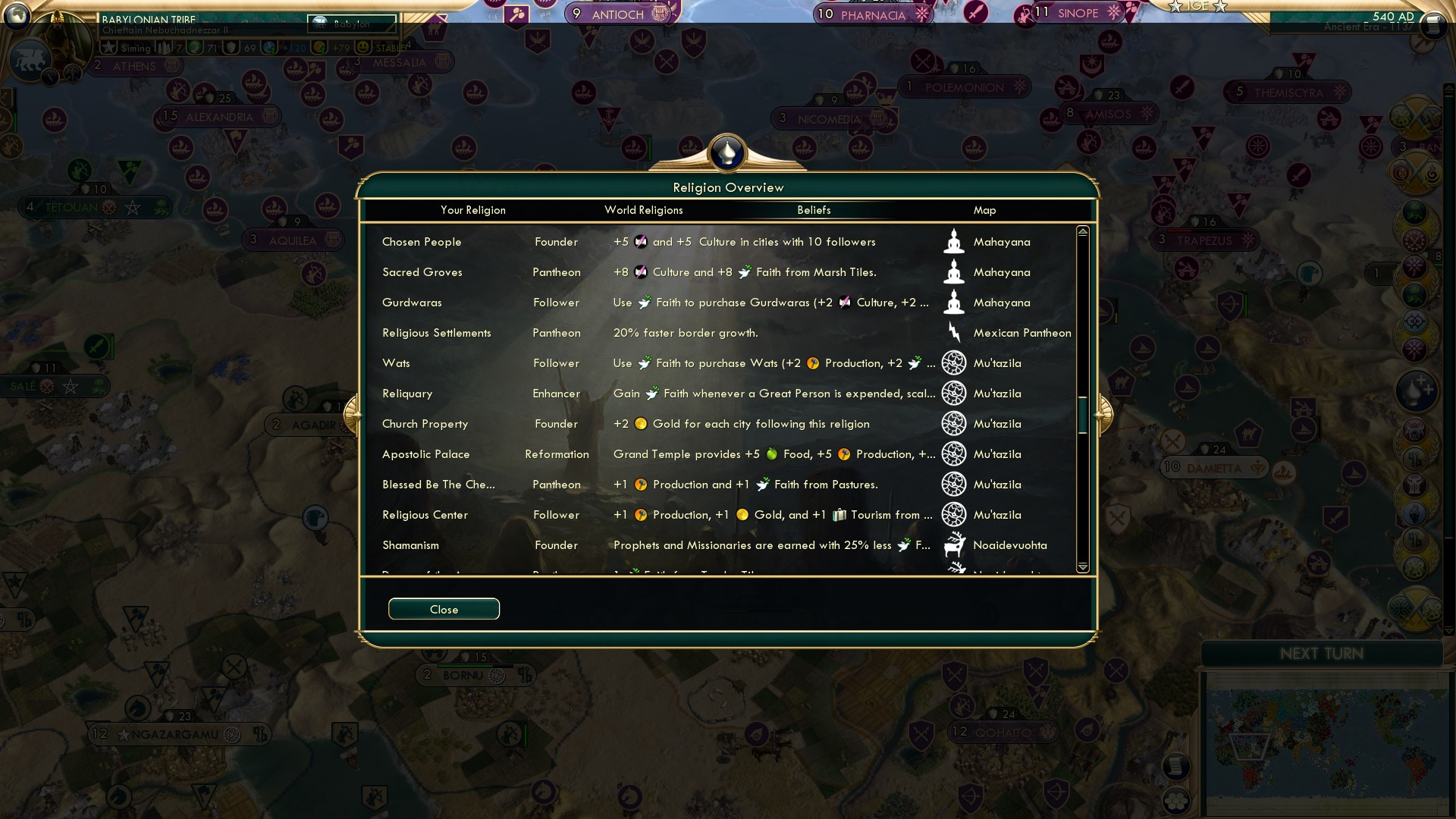Open the Map tab in Religion Overview
The width and height of the screenshot is (1456, 819).
tap(984, 210)
